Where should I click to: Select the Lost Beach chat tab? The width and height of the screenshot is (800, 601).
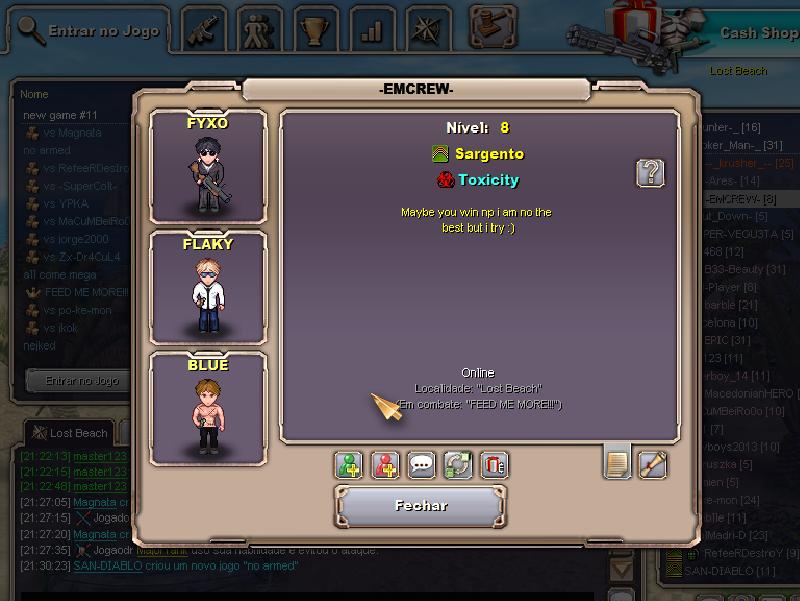point(70,433)
